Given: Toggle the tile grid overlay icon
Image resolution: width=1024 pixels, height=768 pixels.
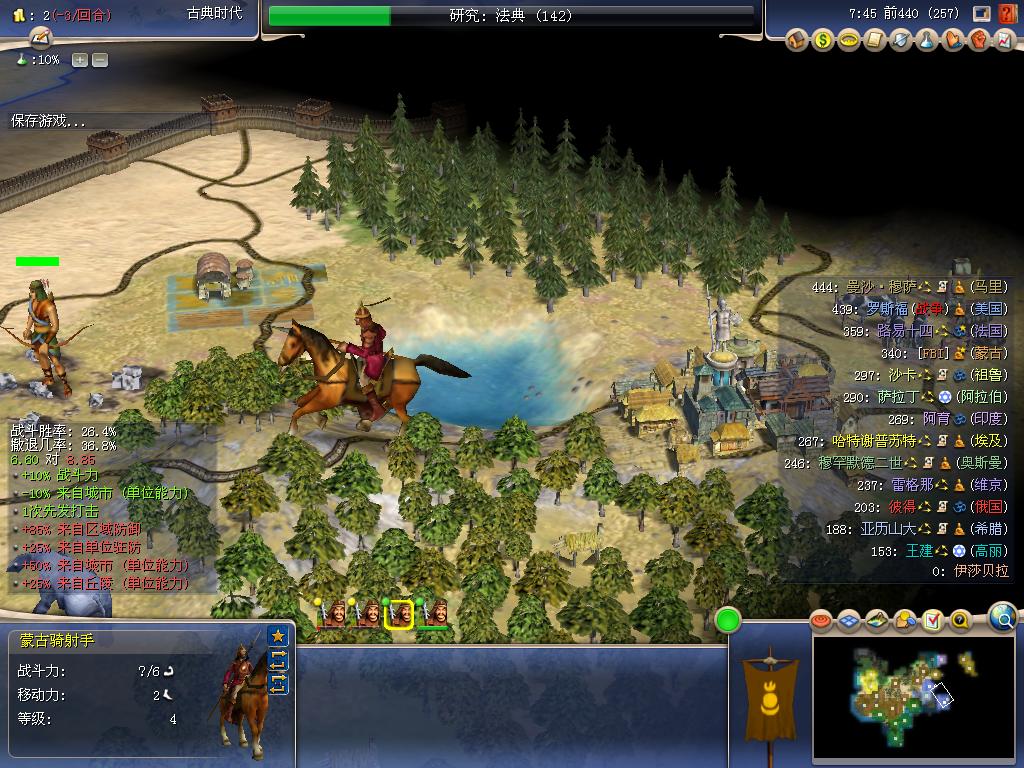Looking at the screenshot, I should [849, 621].
